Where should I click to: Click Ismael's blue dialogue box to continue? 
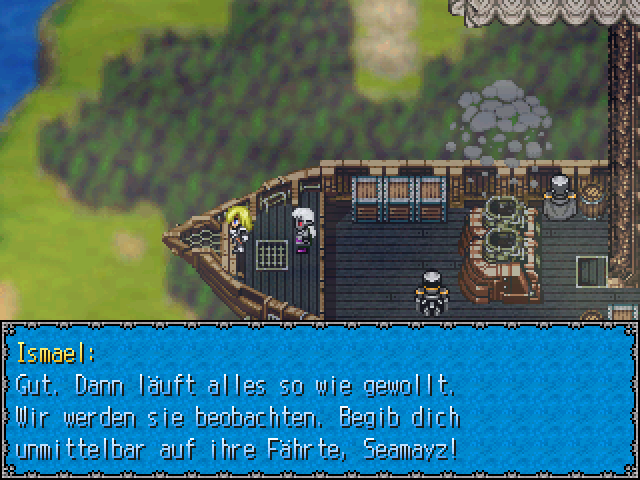tap(320, 400)
